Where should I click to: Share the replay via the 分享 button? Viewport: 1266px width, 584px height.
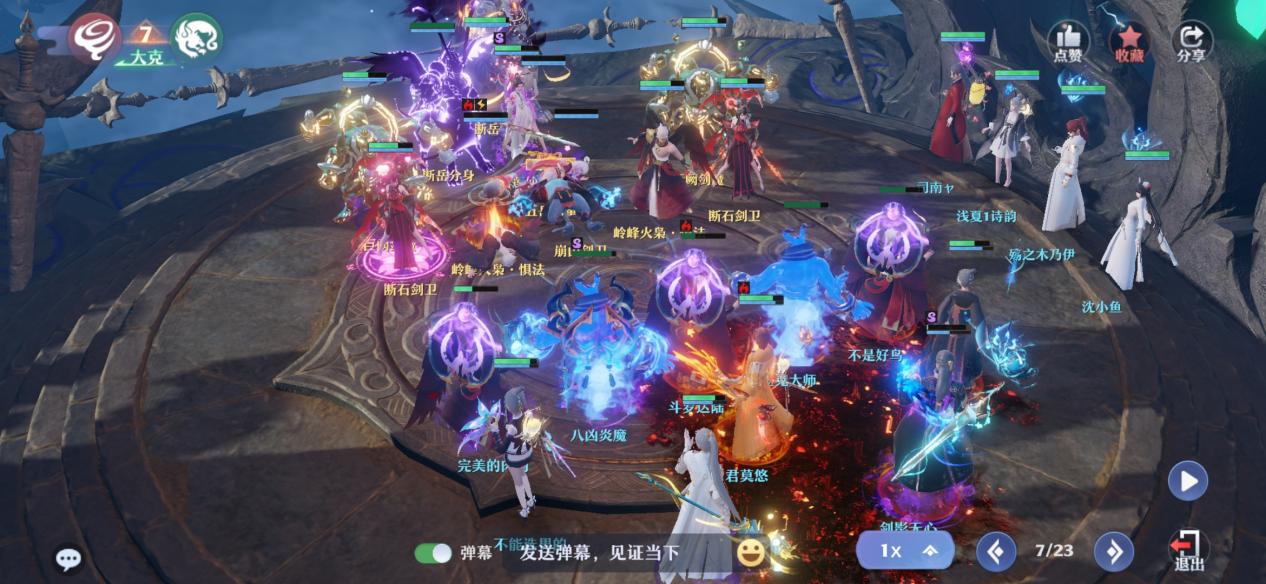pos(1191,42)
